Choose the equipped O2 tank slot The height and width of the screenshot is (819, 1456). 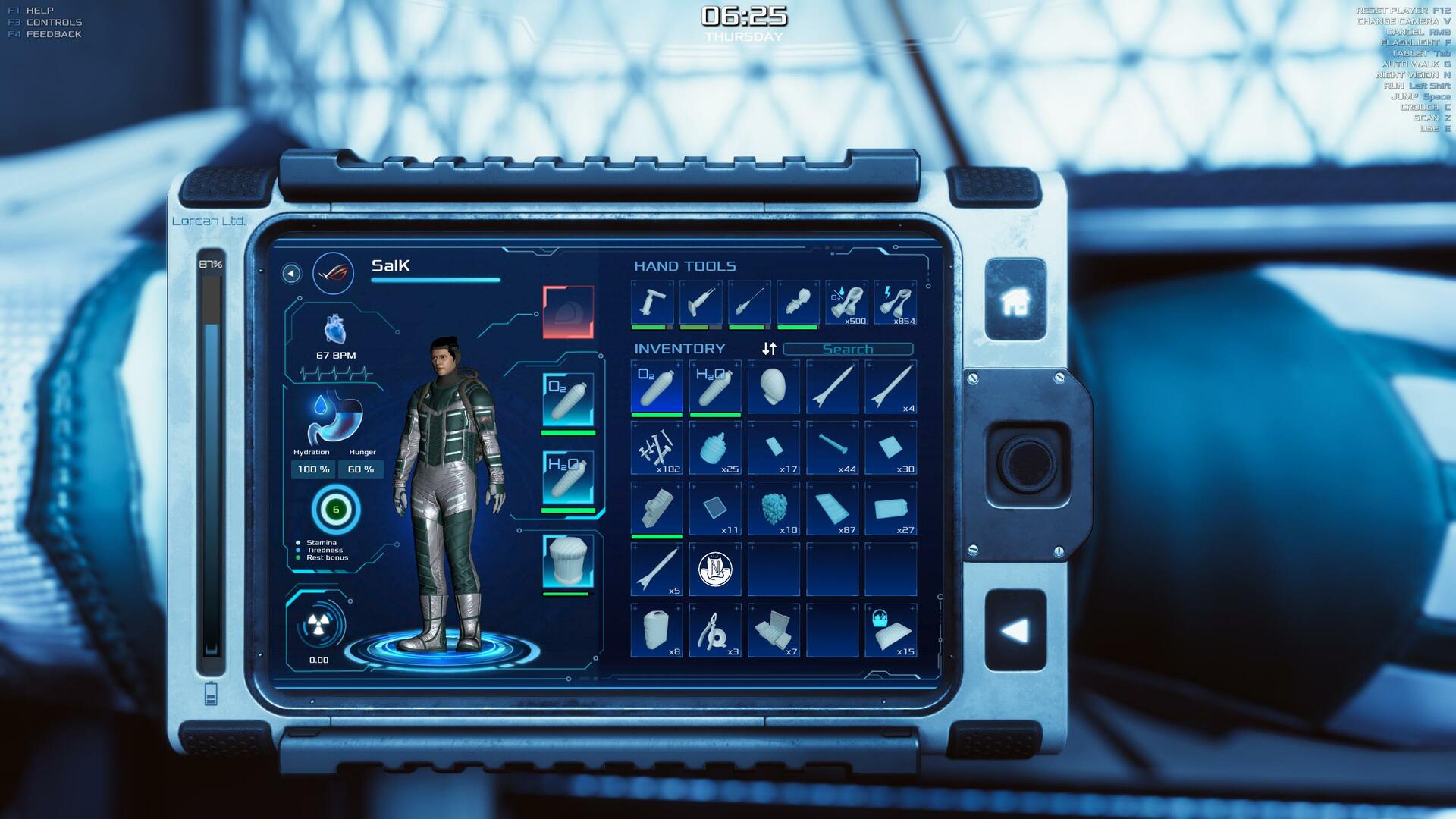568,400
